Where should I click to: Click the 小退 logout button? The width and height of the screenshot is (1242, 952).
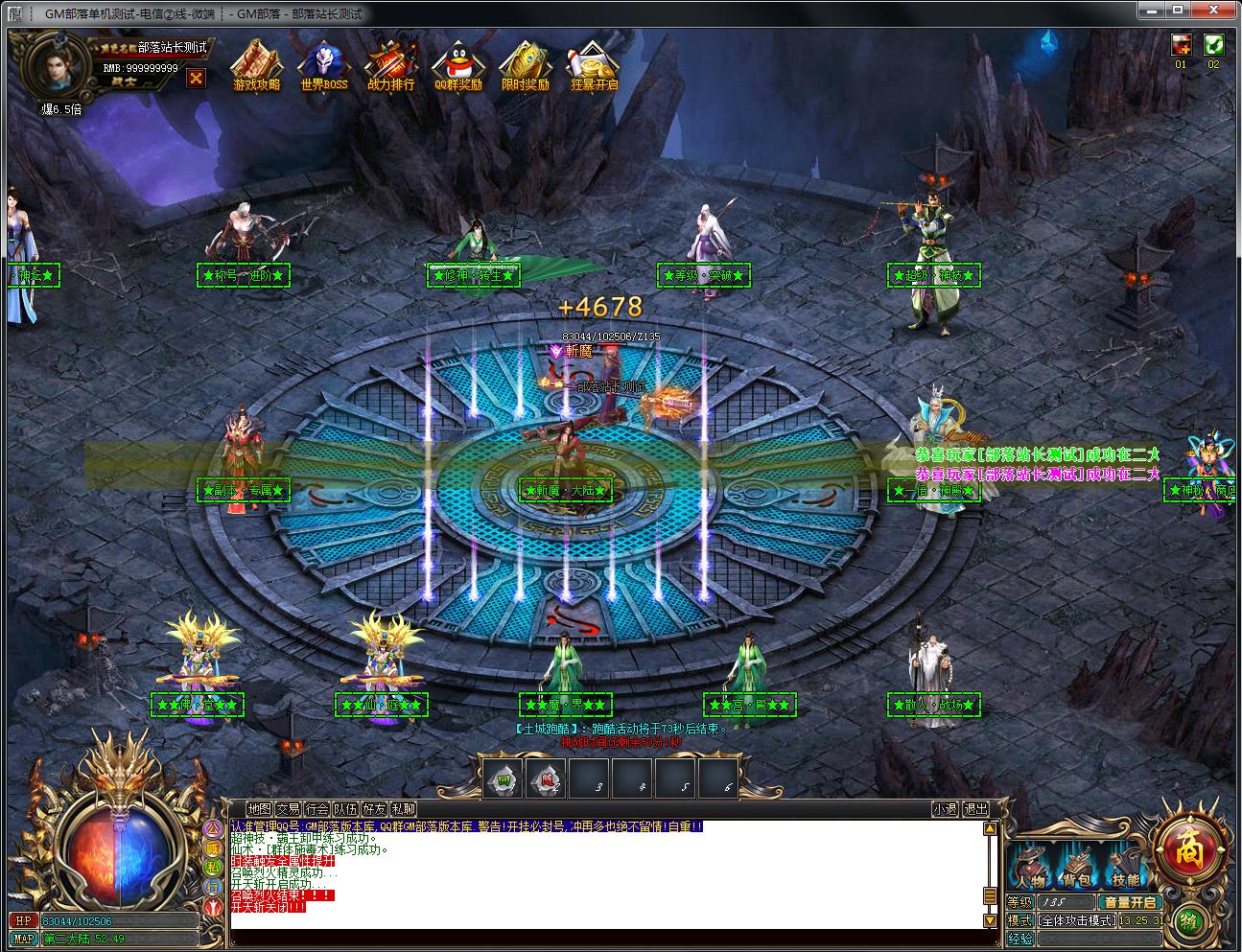pyautogui.click(x=945, y=809)
